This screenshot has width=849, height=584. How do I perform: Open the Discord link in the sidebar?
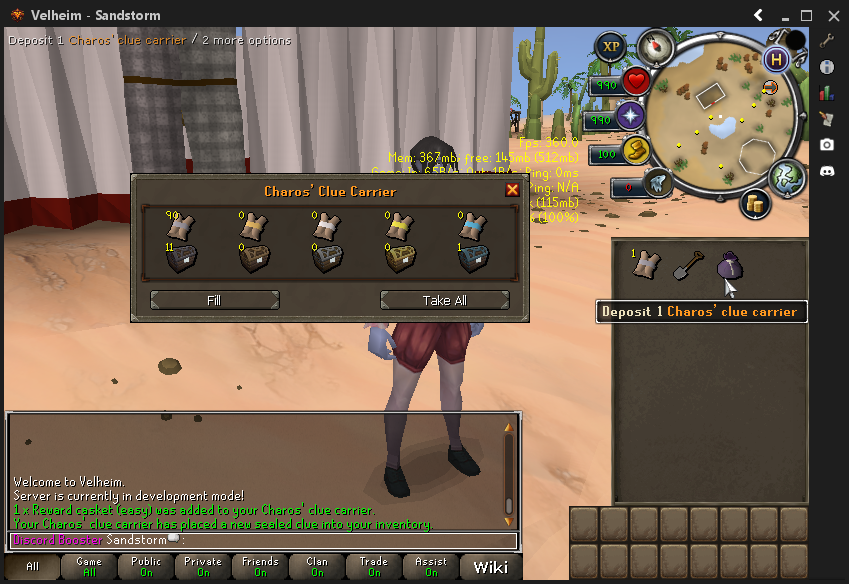(x=827, y=171)
